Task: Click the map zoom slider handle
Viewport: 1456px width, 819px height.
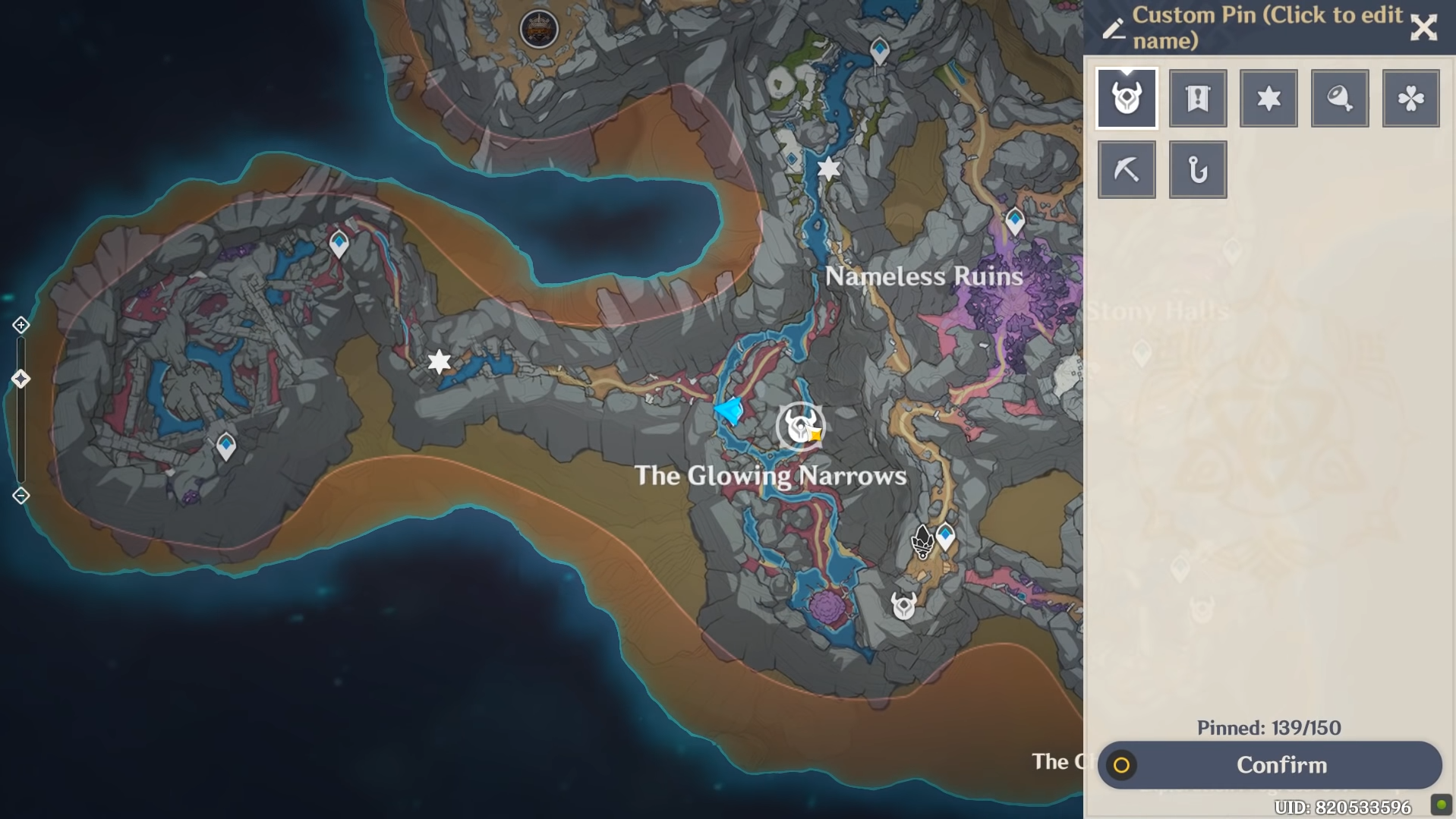Action: (21, 379)
